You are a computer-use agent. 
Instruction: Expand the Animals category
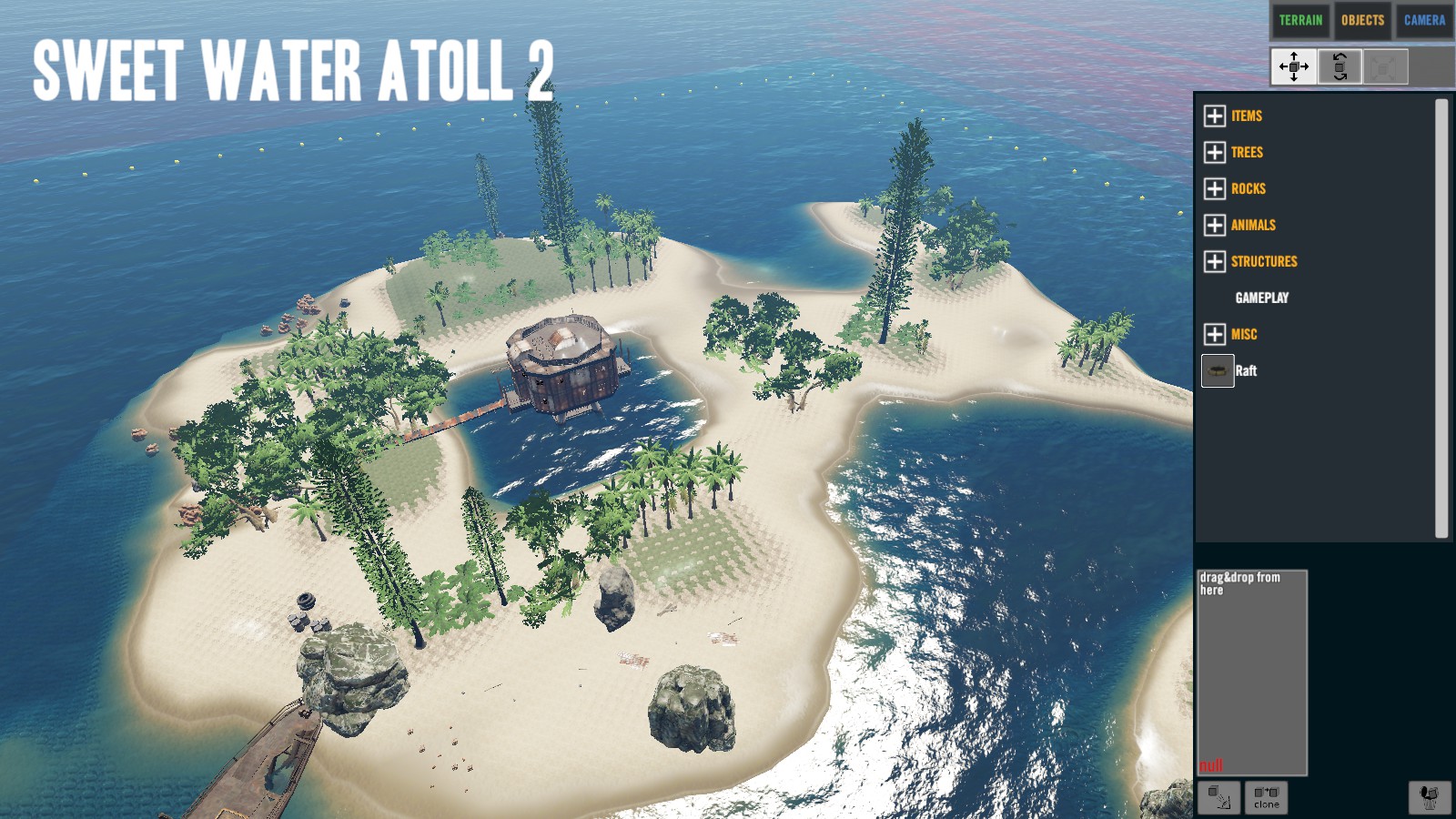tap(1215, 225)
